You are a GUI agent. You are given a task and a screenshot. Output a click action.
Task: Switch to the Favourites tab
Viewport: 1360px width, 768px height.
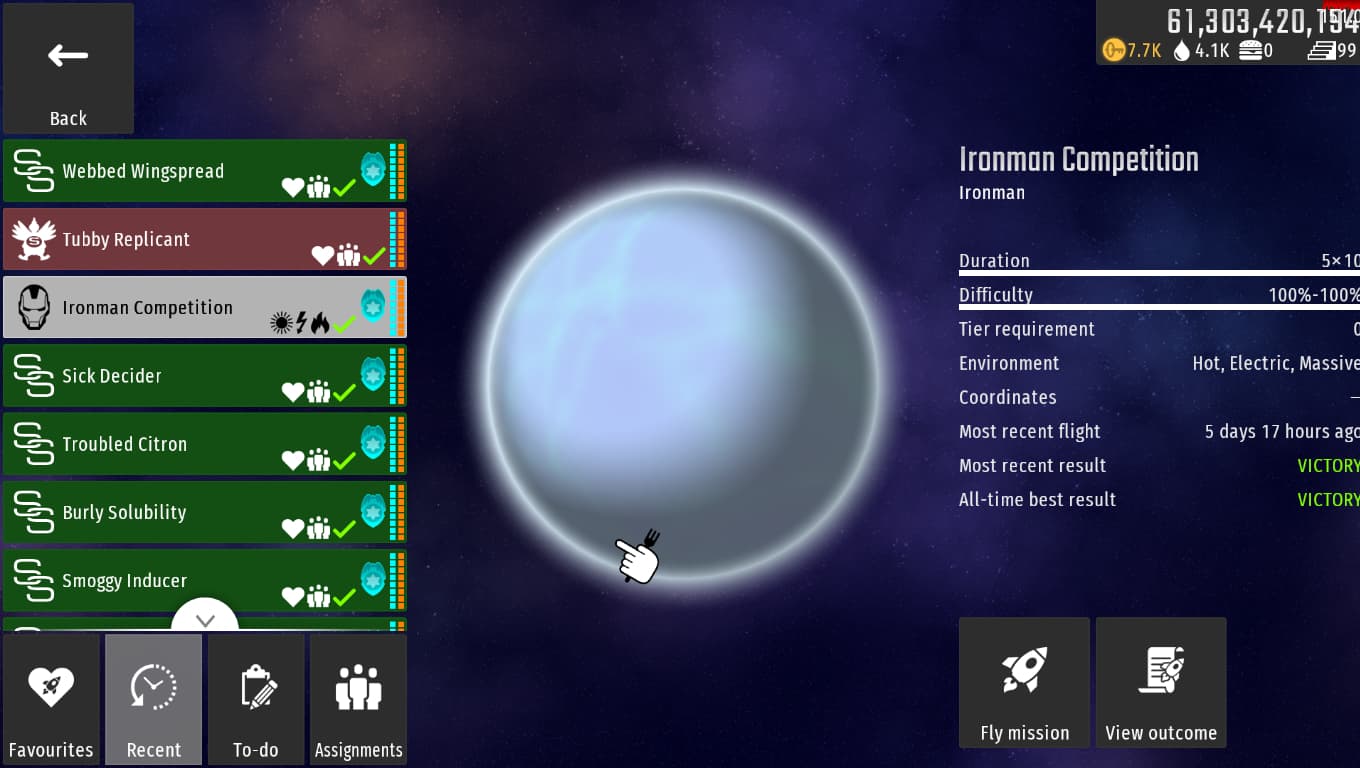51,699
